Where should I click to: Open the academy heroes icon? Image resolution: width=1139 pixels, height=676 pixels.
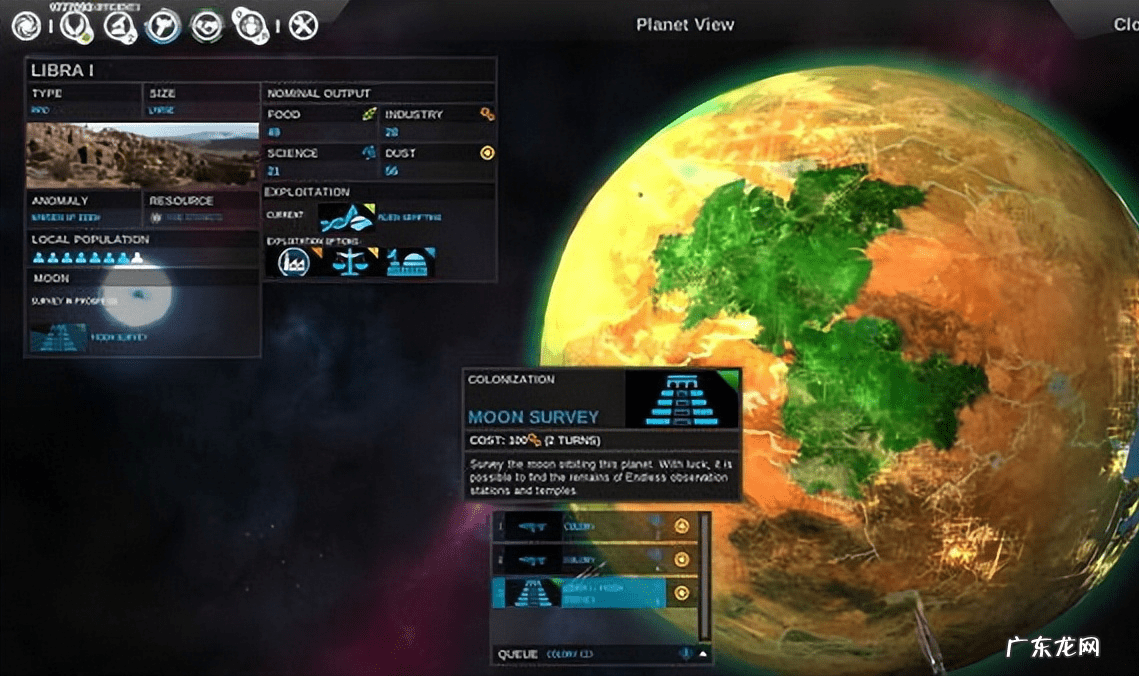coord(250,25)
